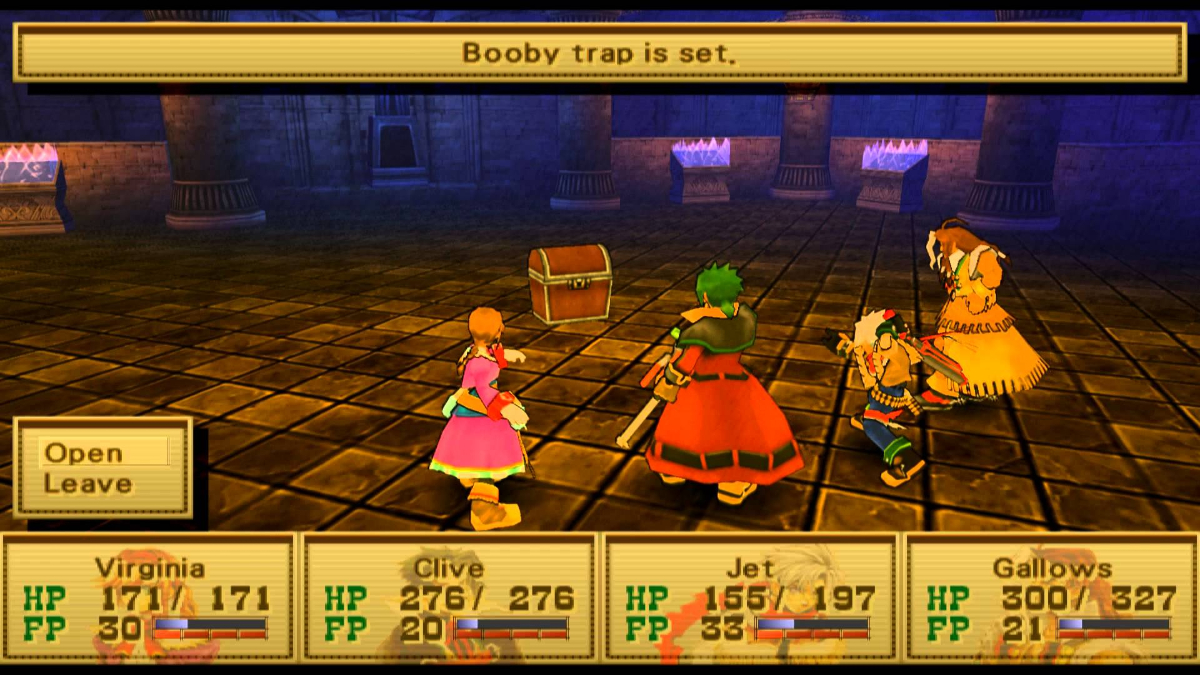The image size is (1200, 675).
Task: Select Virginia's party status panel
Action: coord(149,598)
